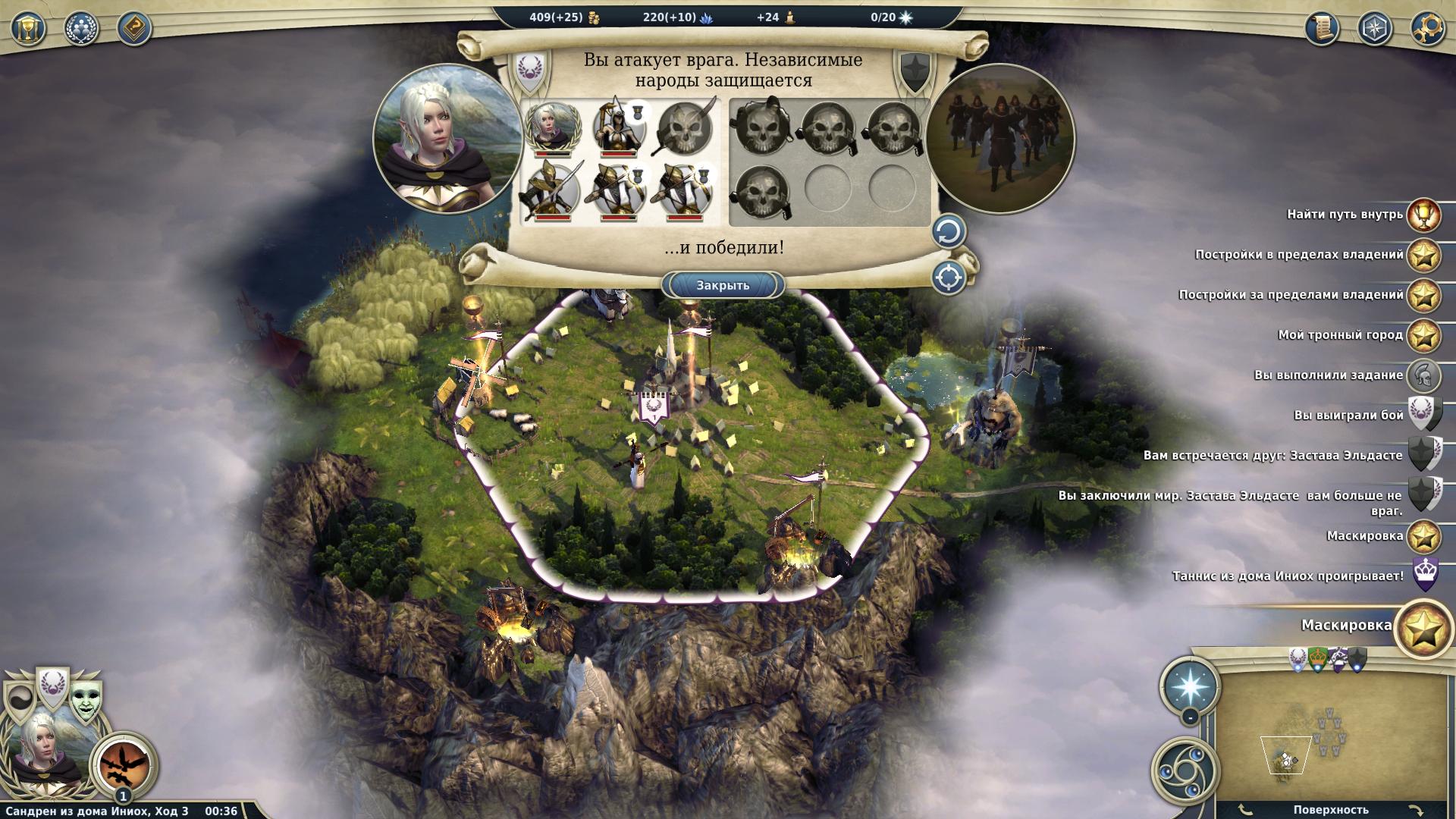Open the trophy menu icon
1456x819 pixels.
click(28, 29)
